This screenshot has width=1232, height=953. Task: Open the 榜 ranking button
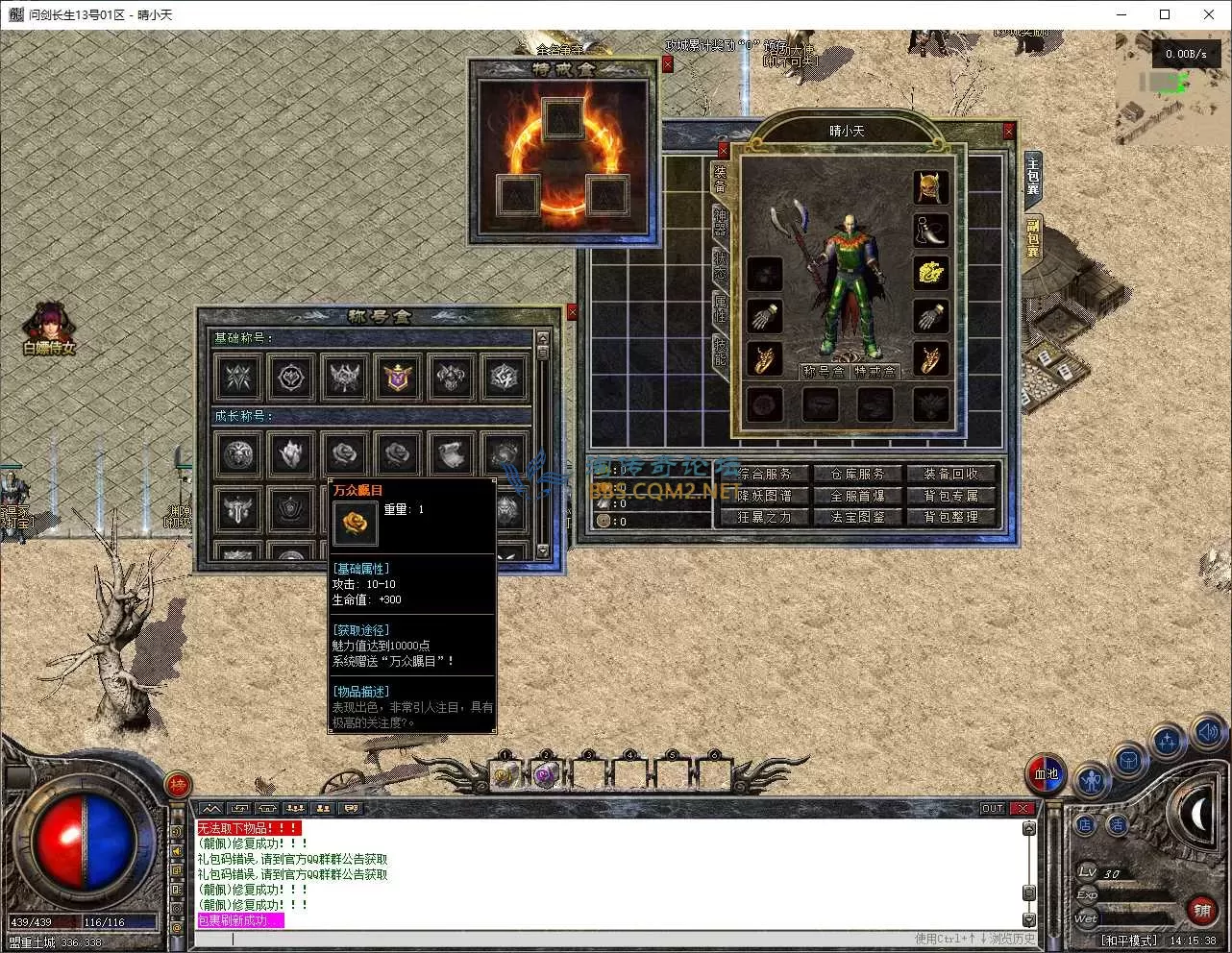click(x=179, y=786)
